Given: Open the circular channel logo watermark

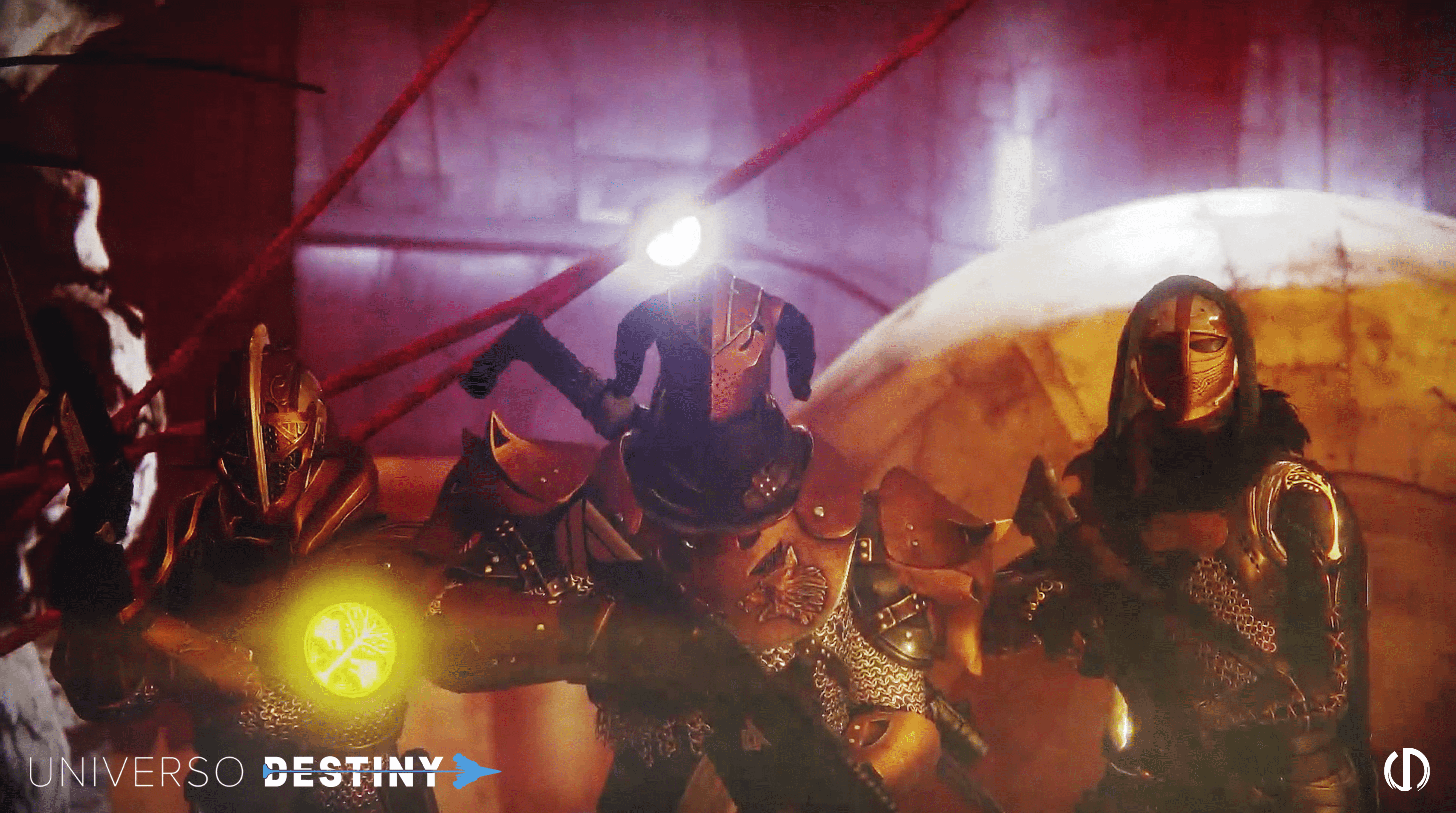Looking at the screenshot, I should coord(1406,769).
